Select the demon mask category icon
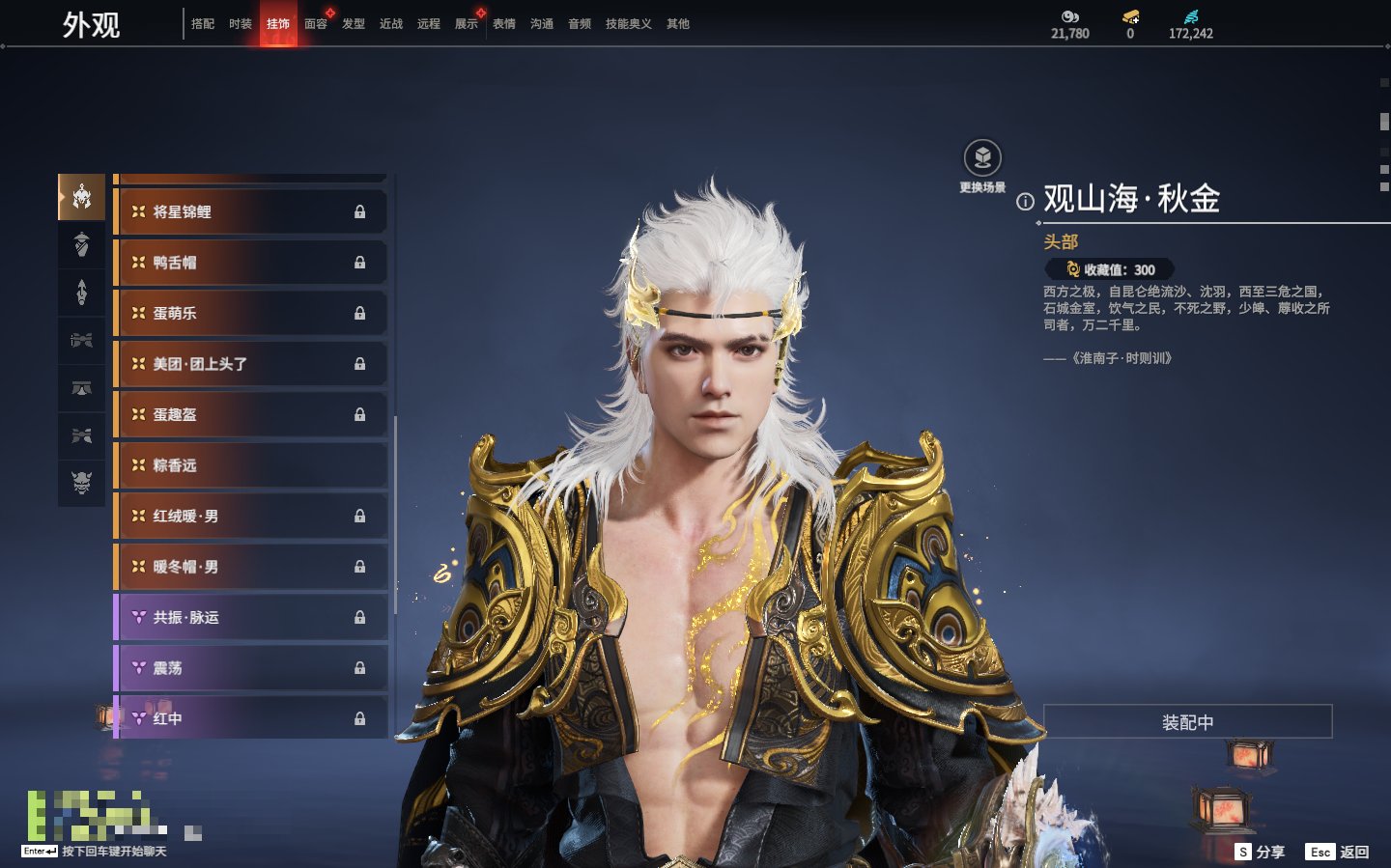Image resolution: width=1391 pixels, height=868 pixels. coord(82,482)
